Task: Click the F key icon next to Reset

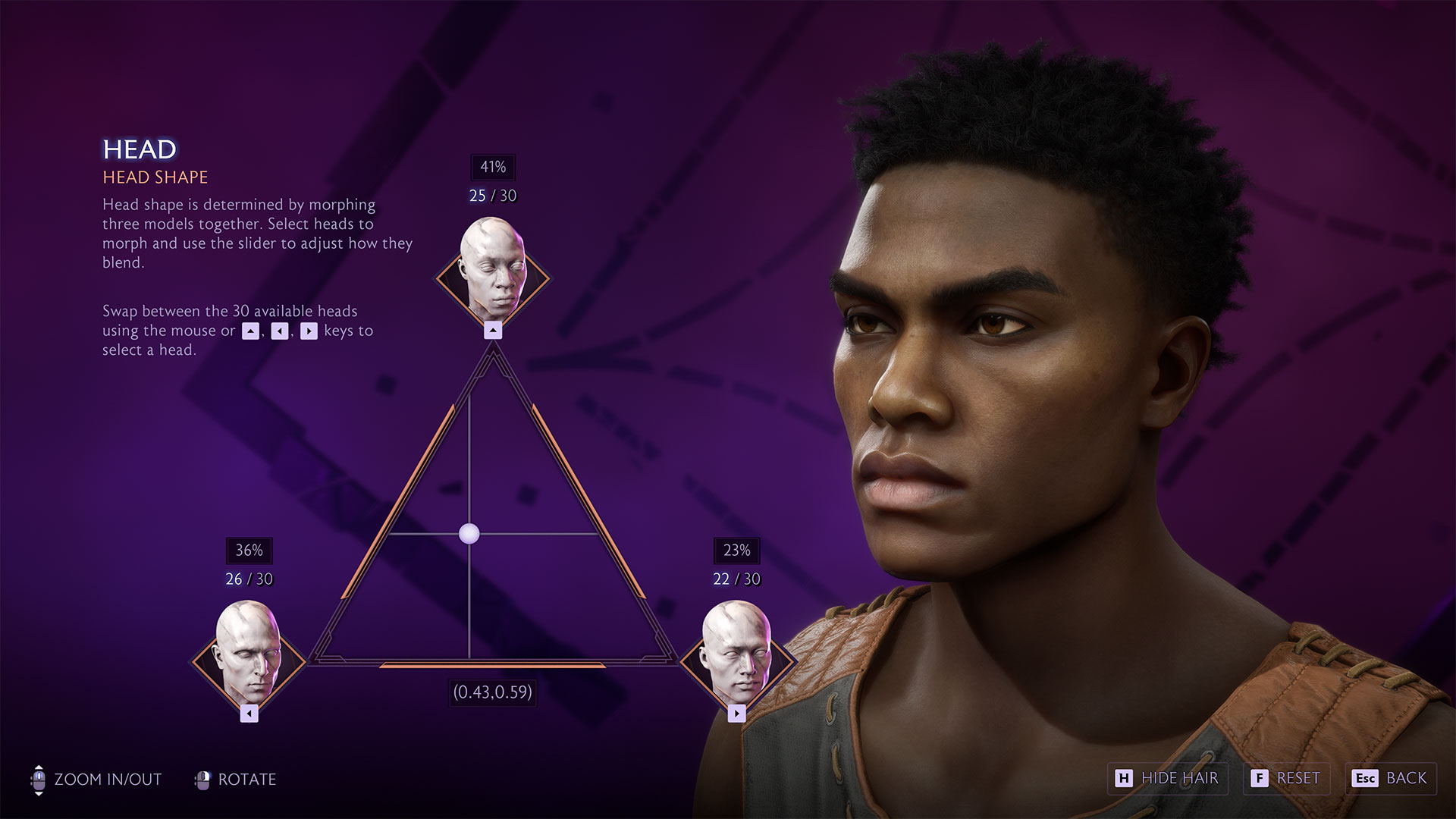Action: (1260, 778)
